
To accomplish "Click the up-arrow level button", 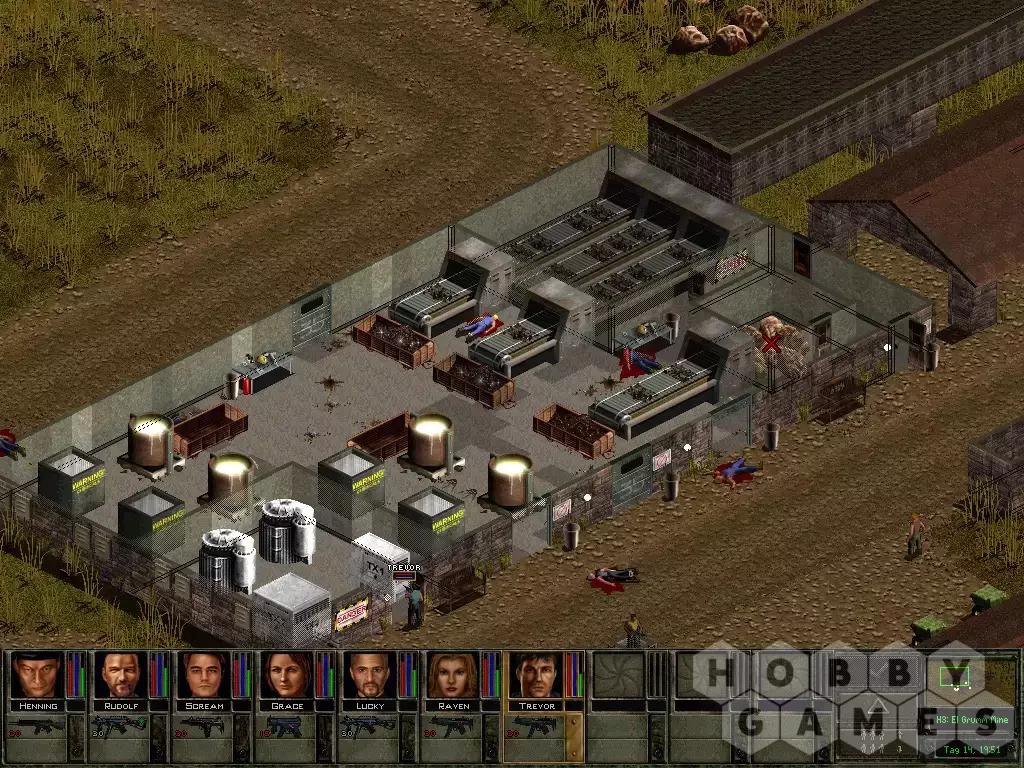I will point(876,707).
